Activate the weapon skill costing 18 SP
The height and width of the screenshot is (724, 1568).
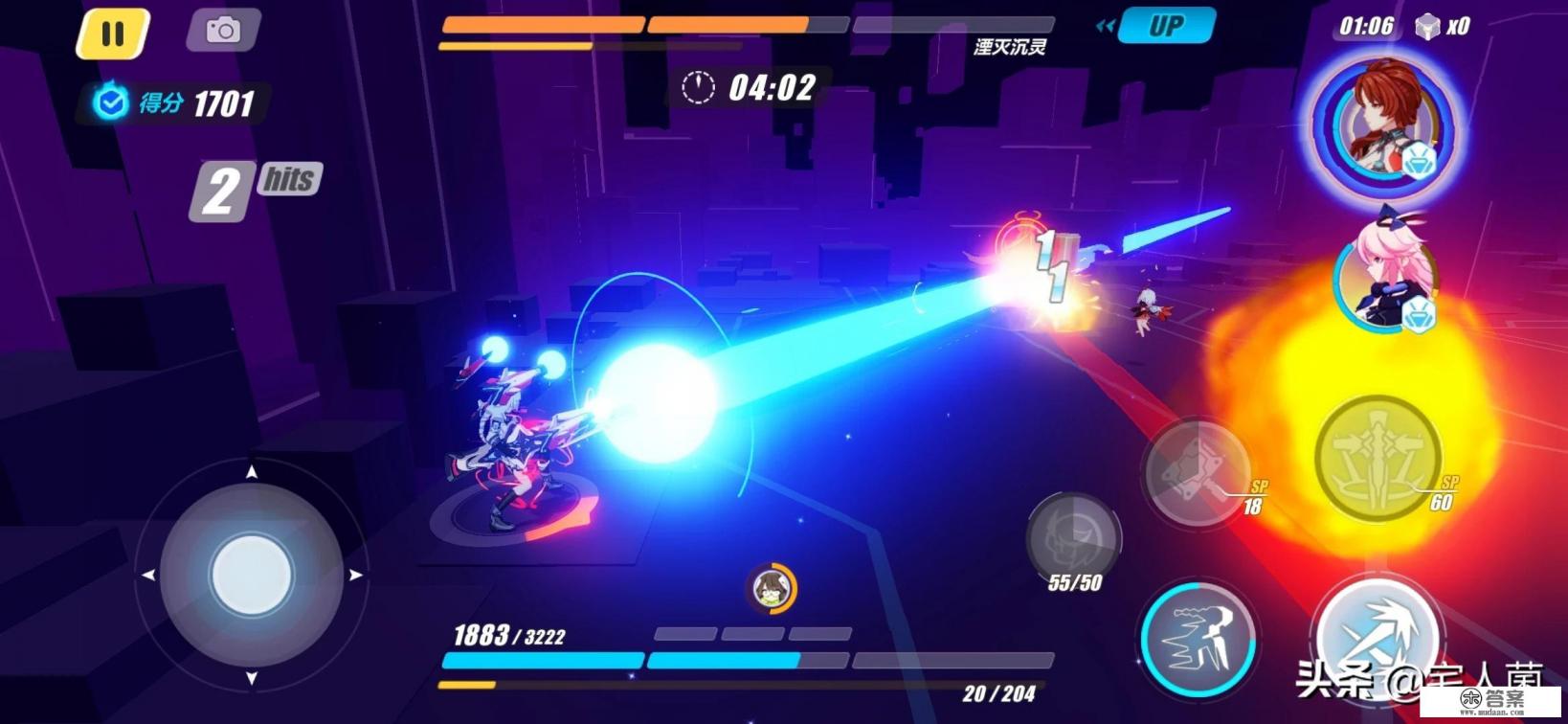click(x=1197, y=473)
